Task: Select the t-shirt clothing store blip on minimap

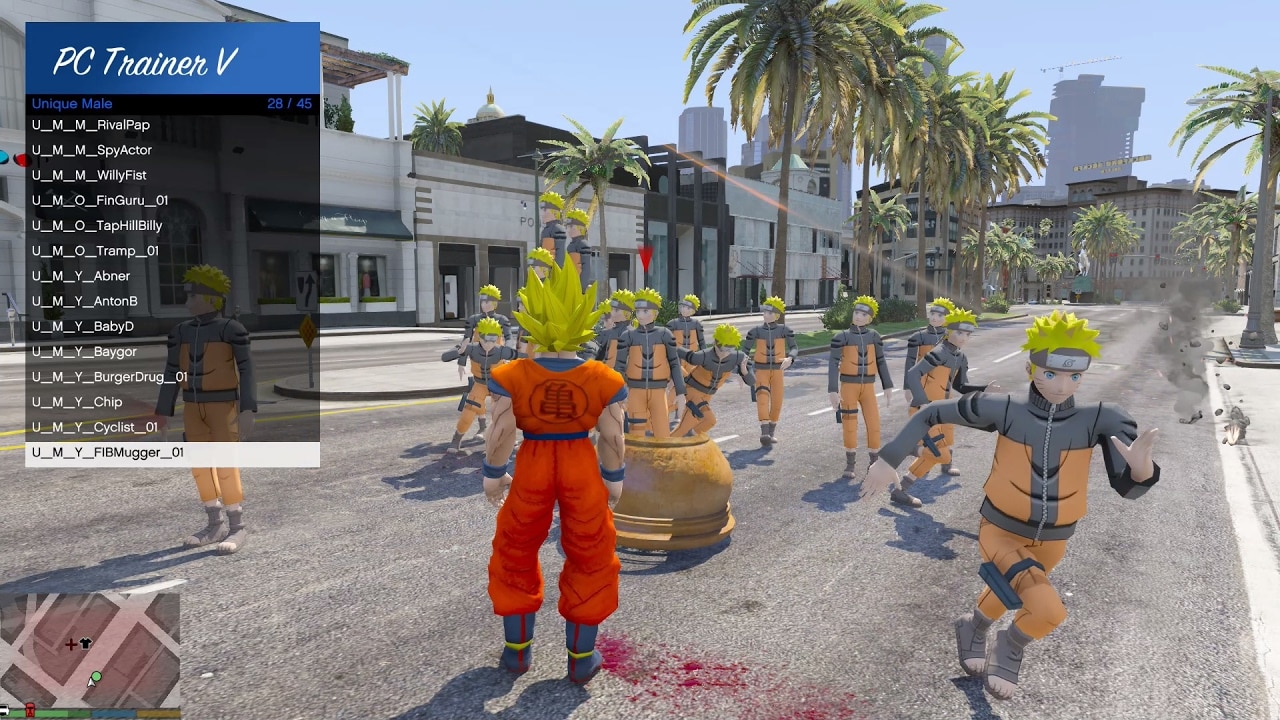Action: [x=85, y=643]
